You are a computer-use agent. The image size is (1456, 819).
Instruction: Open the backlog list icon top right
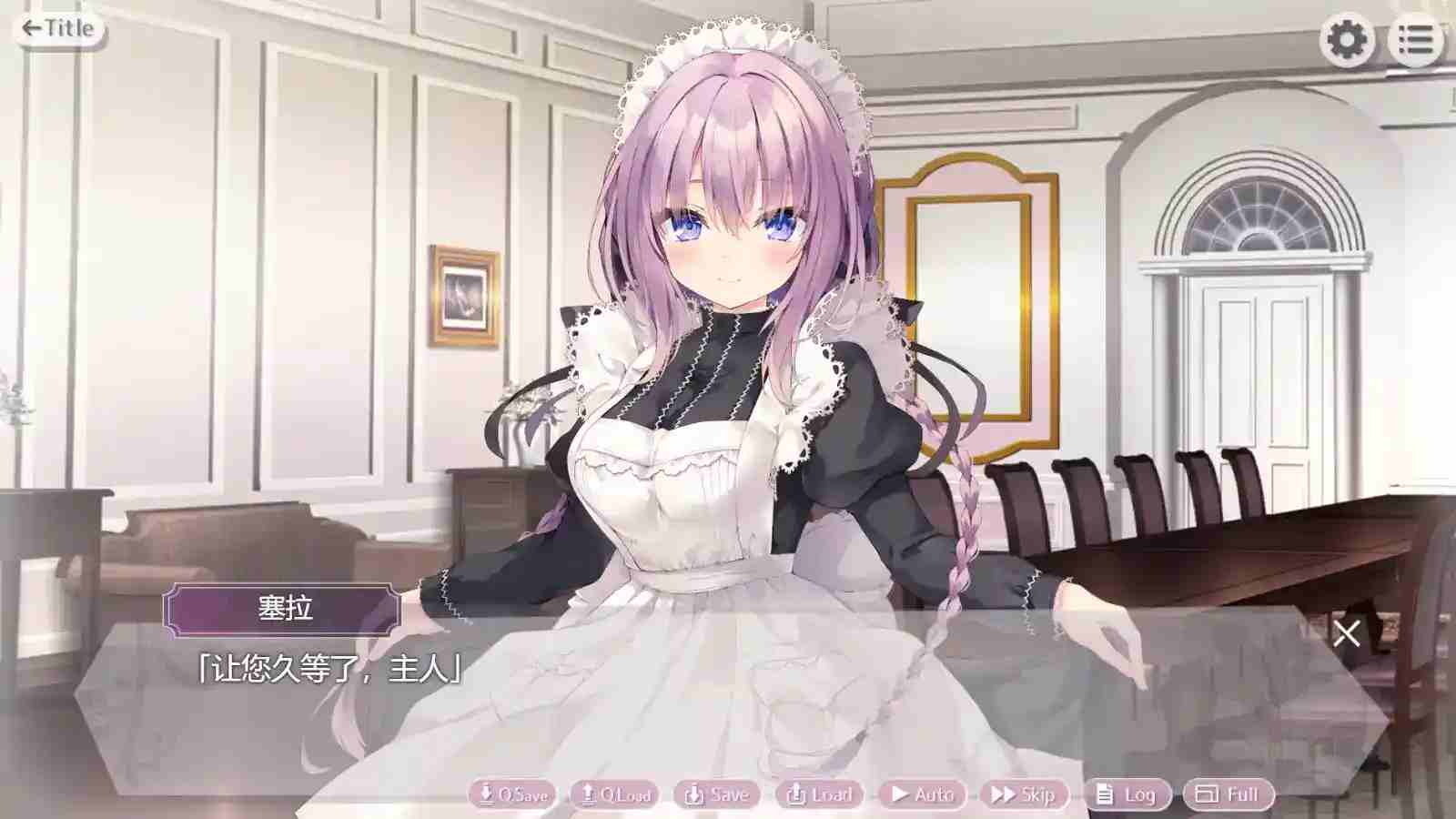click(1416, 38)
